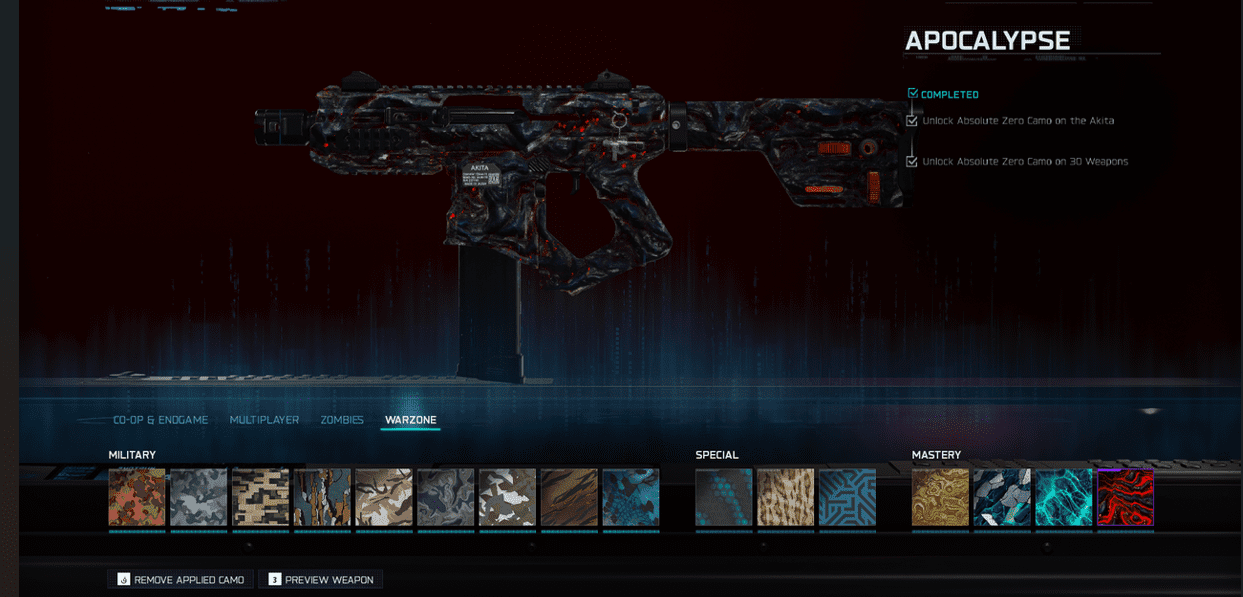
Task: Select the gold swirl mastery camo
Action: point(940,497)
